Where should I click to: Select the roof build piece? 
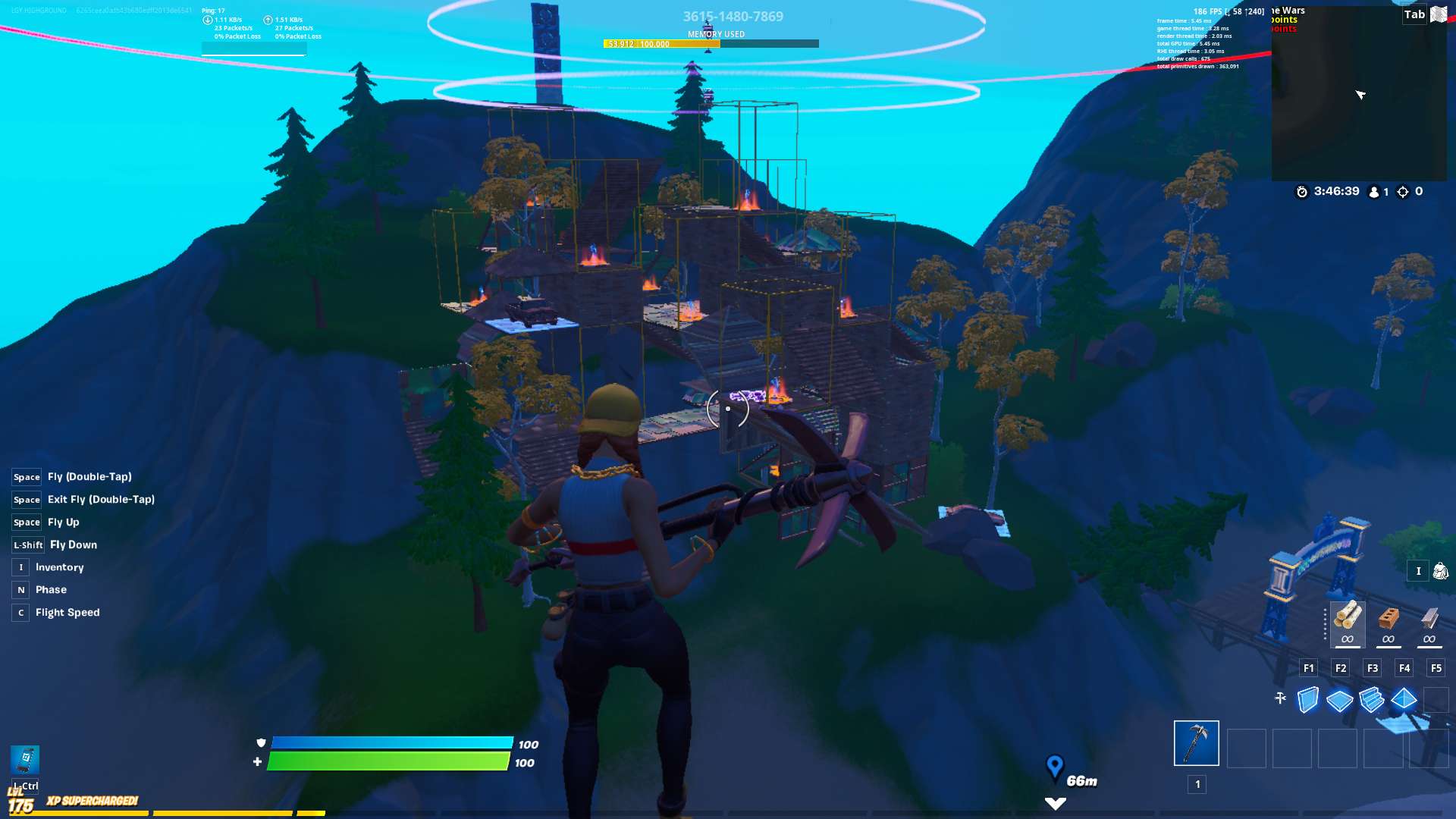1404,698
